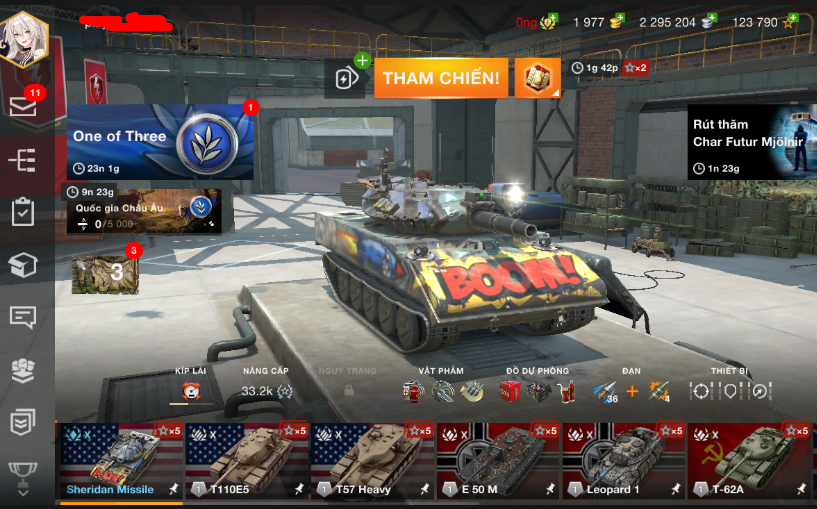The height and width of the screenshot is (509, 817).
Task: Open the battle mode selector with plus
Action: click(x=347, y=78)
